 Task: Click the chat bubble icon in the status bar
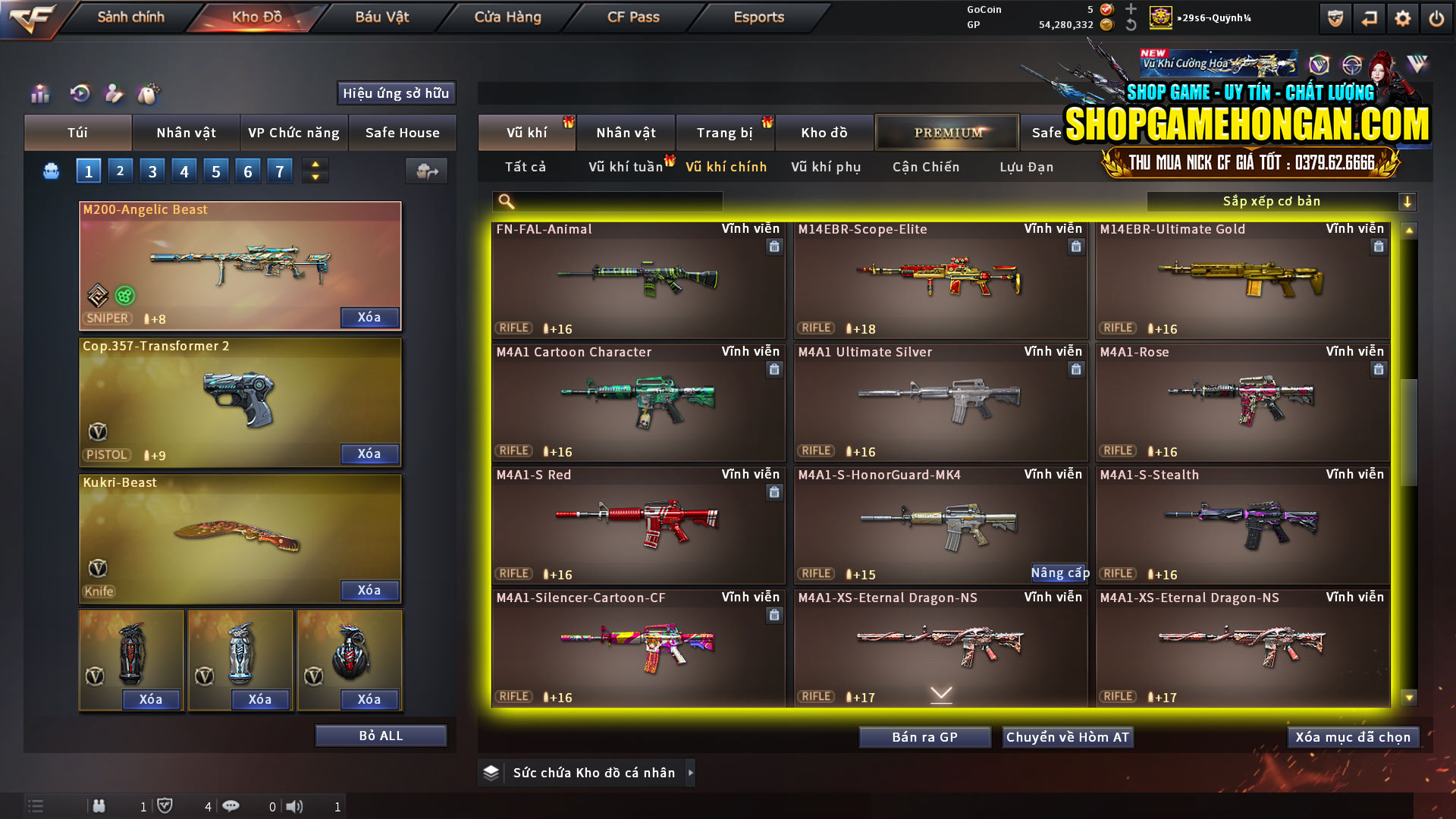tap(231, 806)
